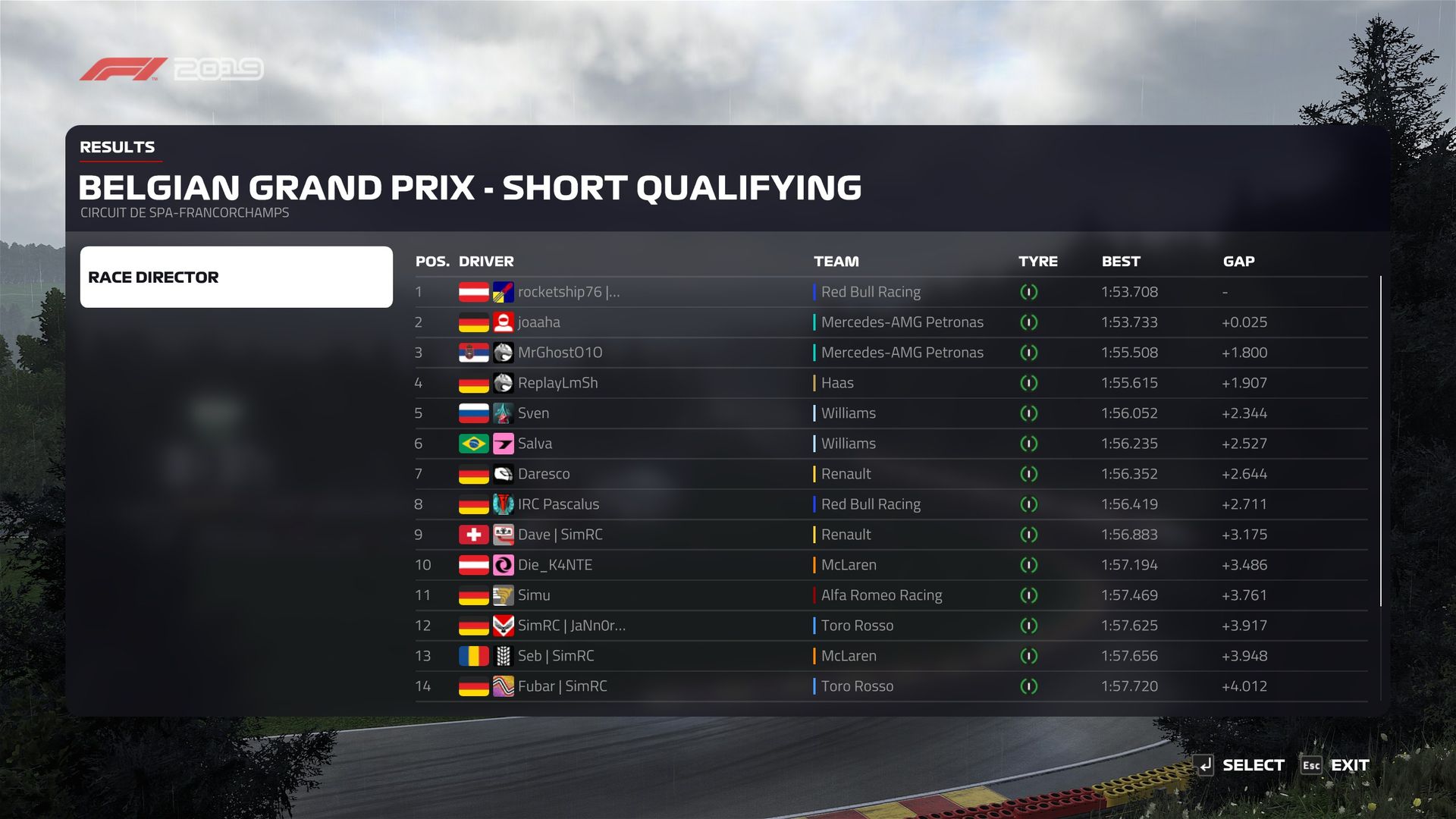Screen dimensions: 1456x819
Task: Highlight the Die_K4NTE McLaren entry
Action: pos(555,565)
